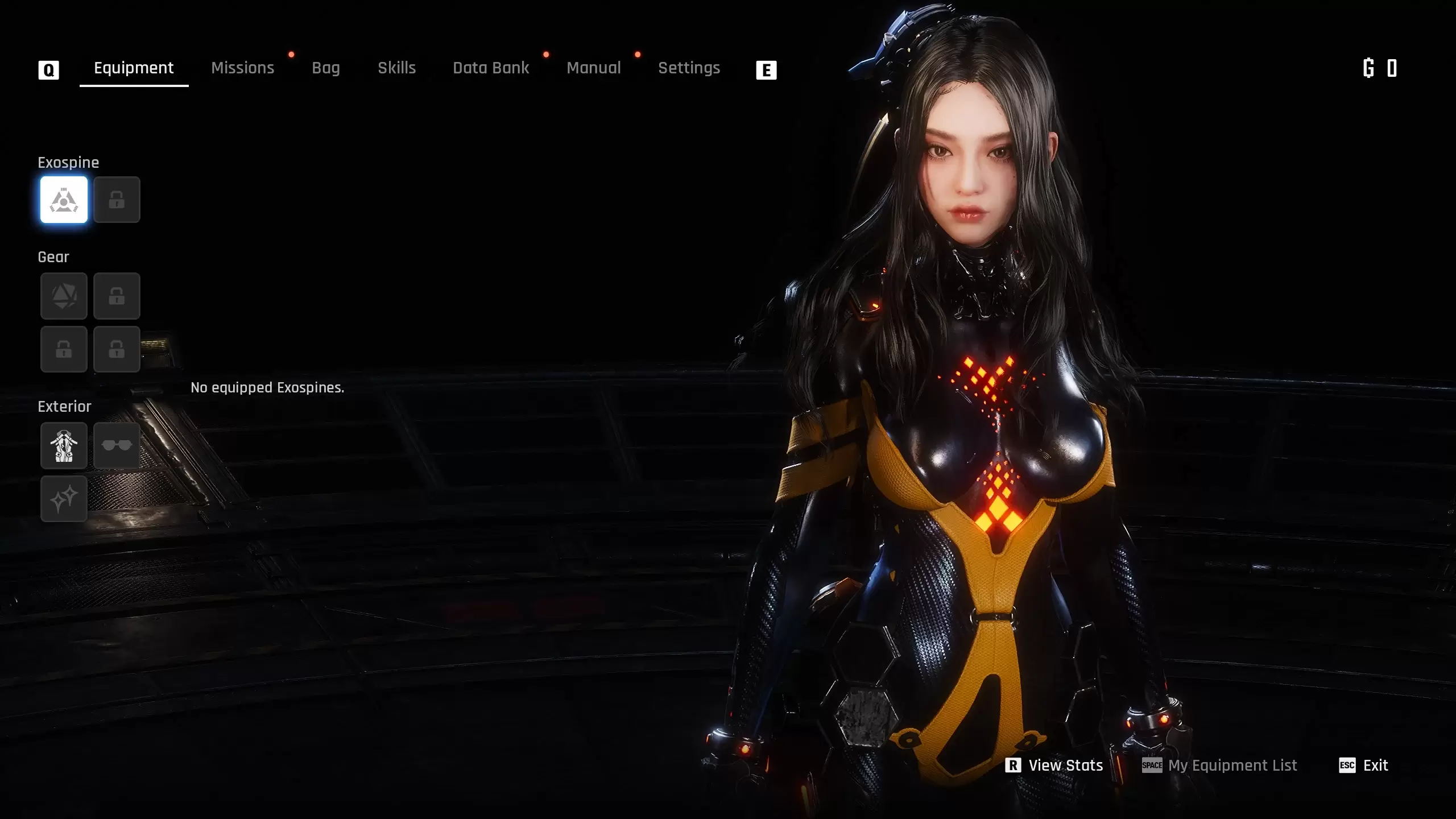Choose the unlocked Gear slot
This screenshot has width=1456, height=819.
64,296
